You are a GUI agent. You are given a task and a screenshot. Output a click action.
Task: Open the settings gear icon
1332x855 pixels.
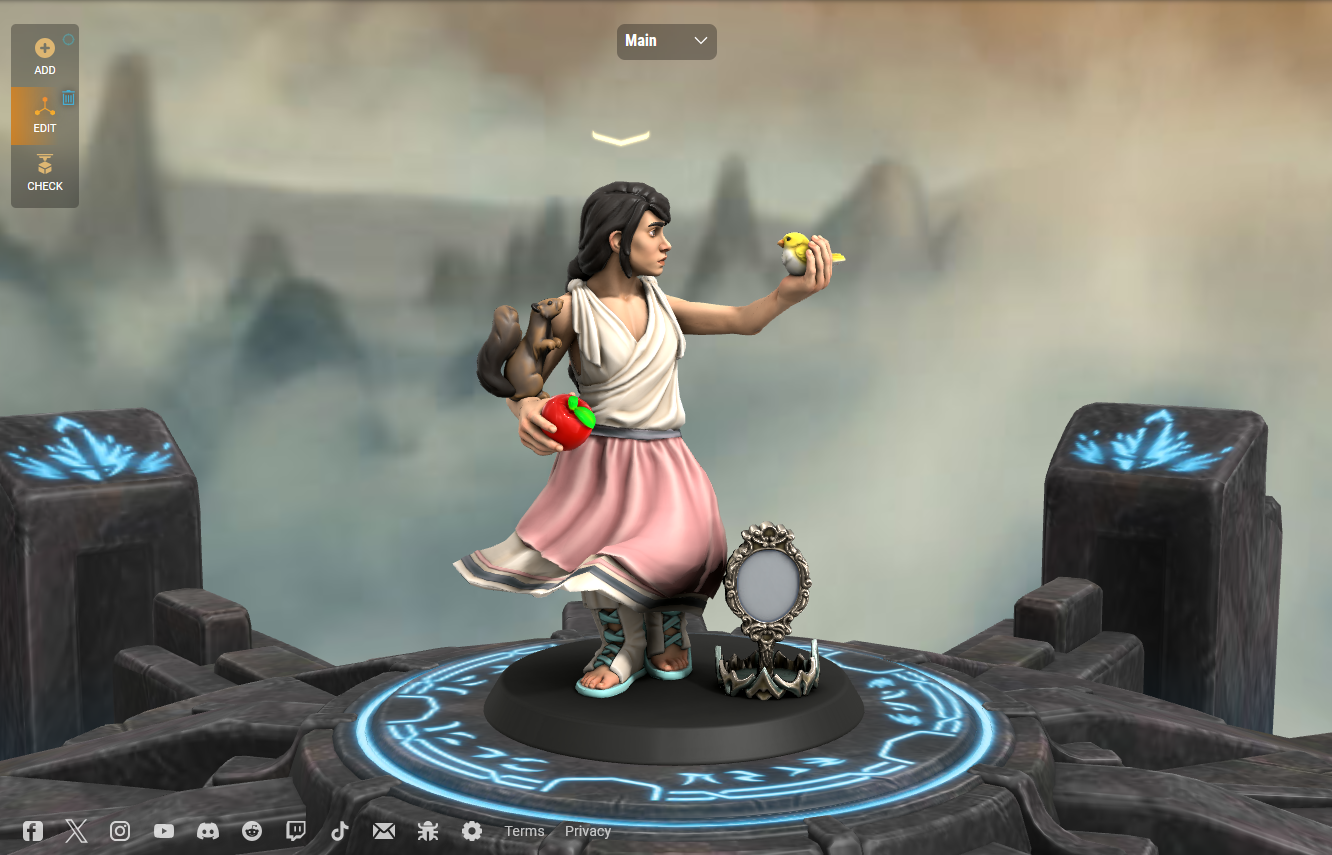(471, 831)
